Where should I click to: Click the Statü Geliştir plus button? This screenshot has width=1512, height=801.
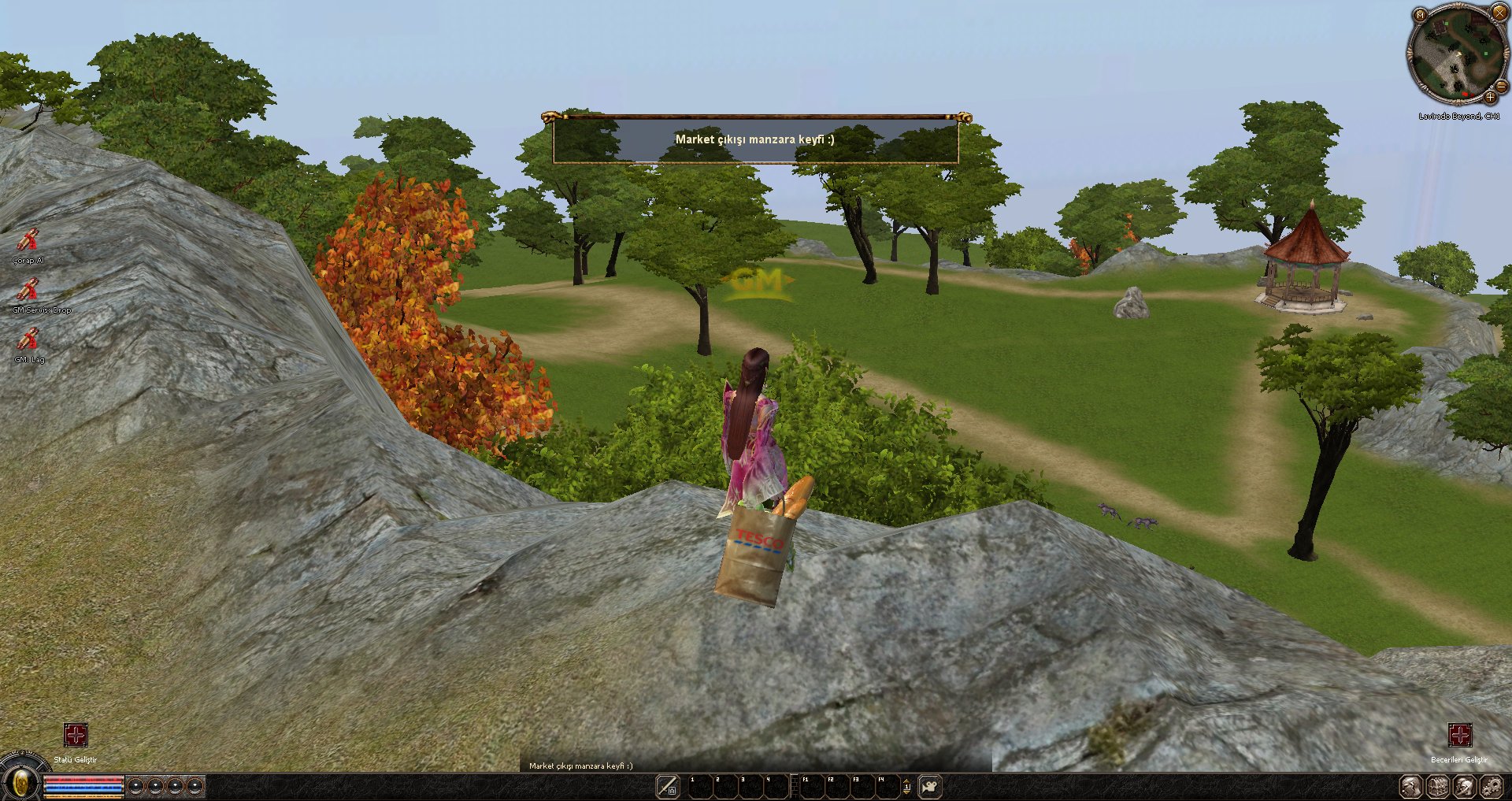(76, 736)
